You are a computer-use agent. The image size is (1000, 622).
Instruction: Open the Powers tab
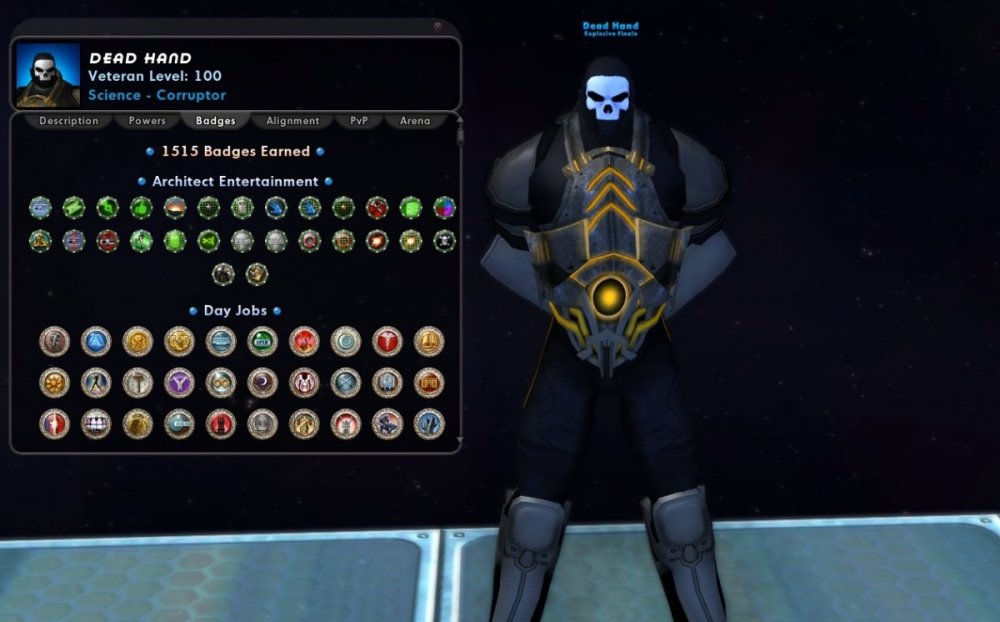pyautogui.click(x=147, y=121)
